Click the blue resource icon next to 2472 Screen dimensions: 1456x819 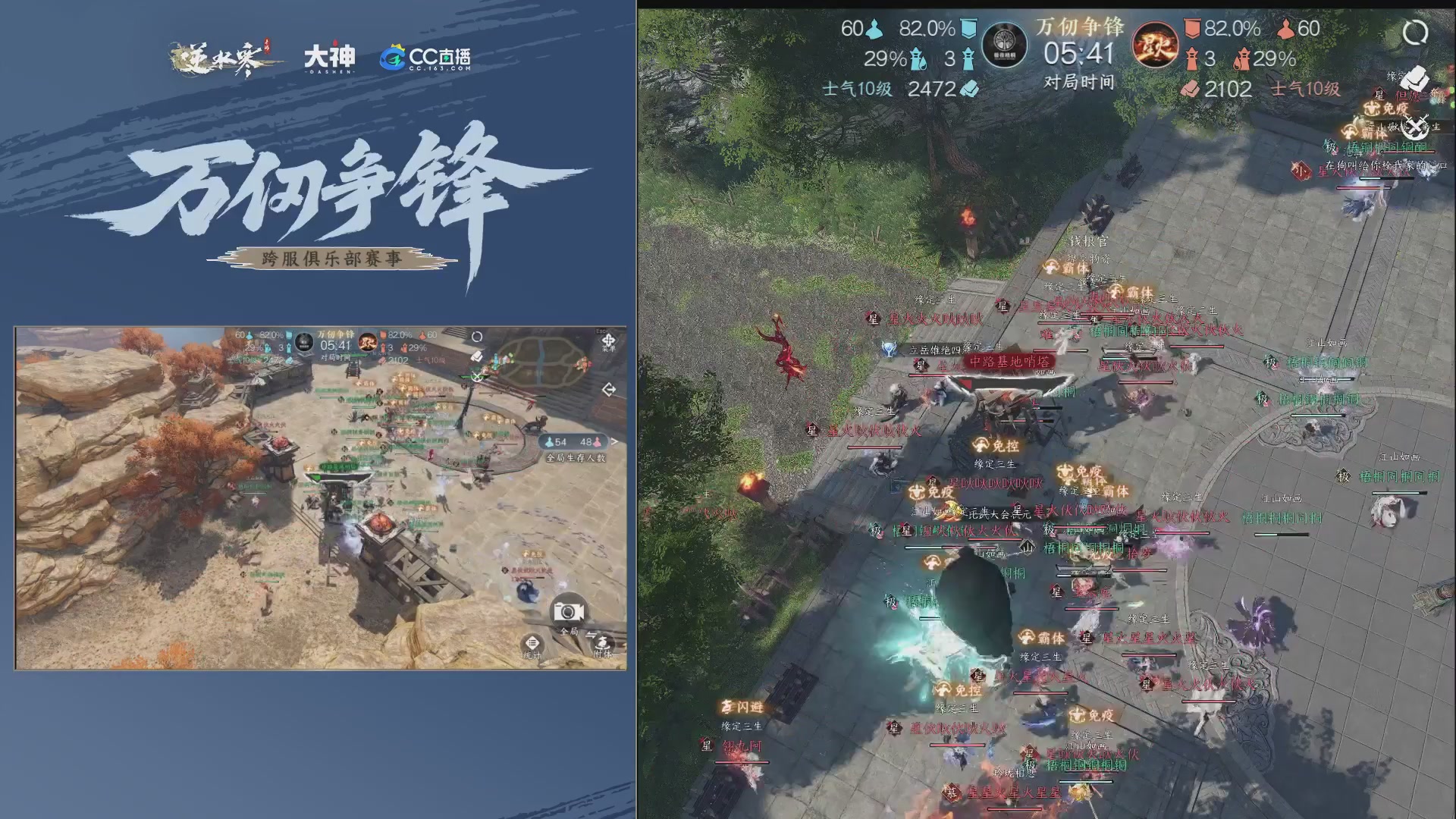pyautogui.click(x=968, y=86)
